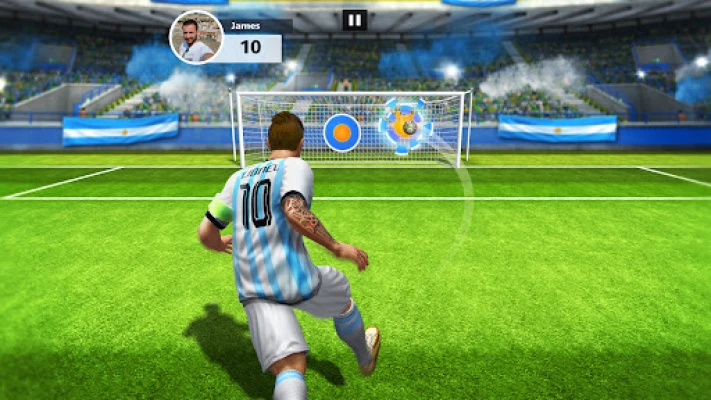This screenshot has height=400, width=711.
Task: Pause the match with the pause button
Action: pos(355,20)
